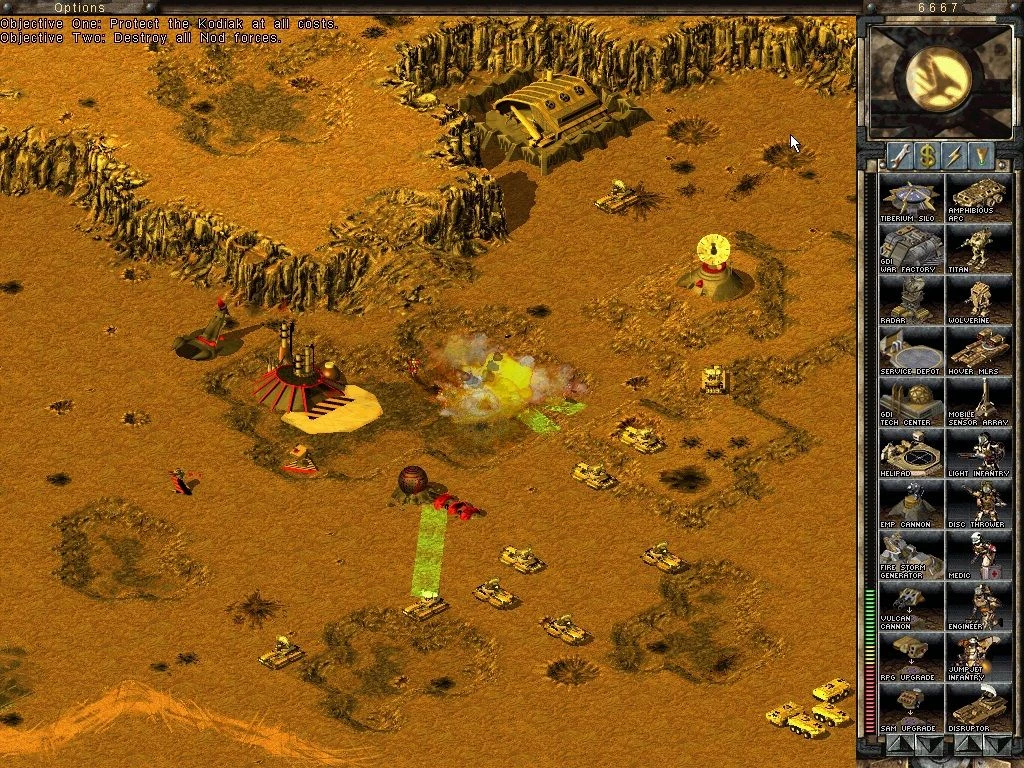
Task: Queue a Hover MLRS
Action: point(978,351)
